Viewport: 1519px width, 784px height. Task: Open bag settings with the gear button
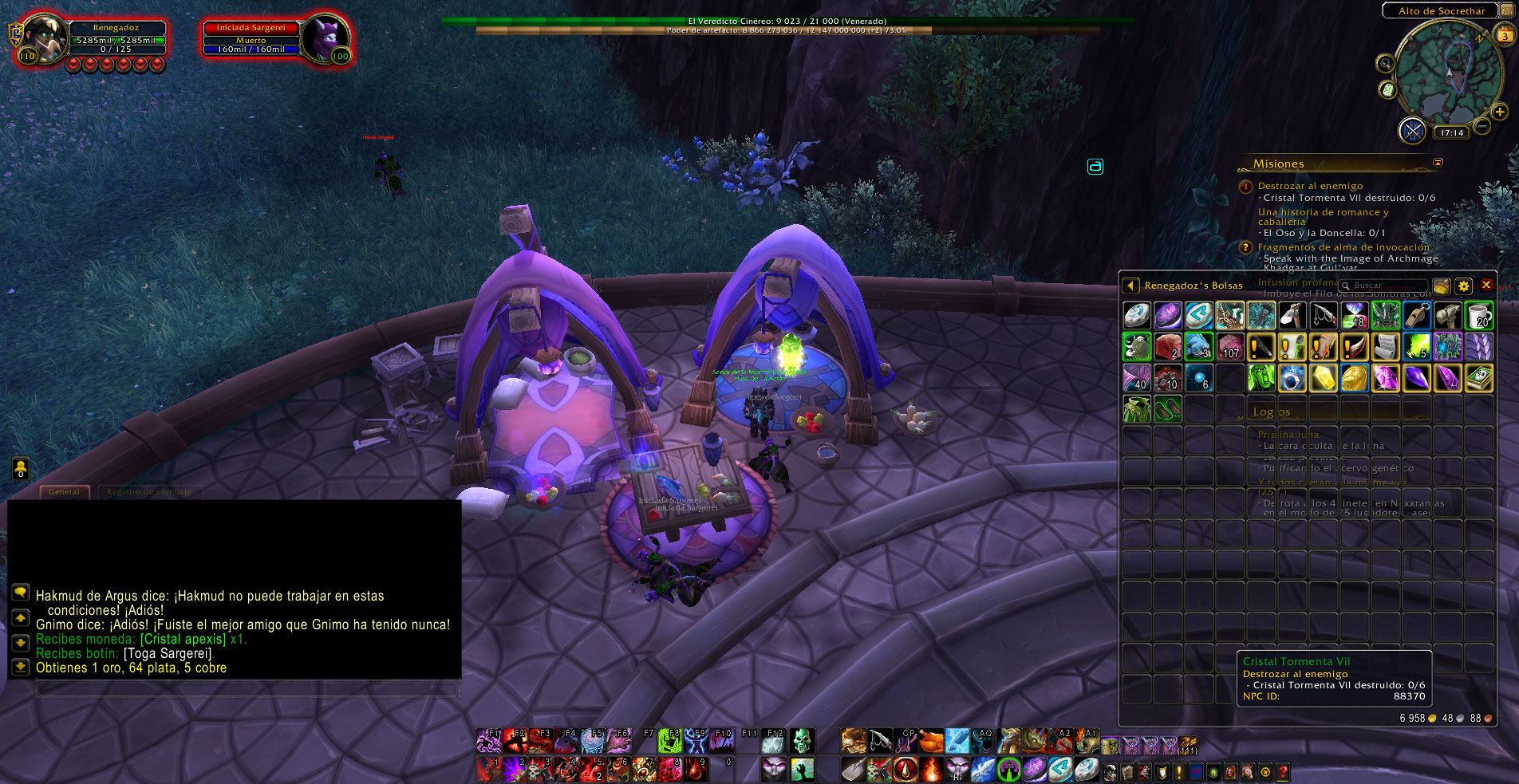(x=1463, y=286)
